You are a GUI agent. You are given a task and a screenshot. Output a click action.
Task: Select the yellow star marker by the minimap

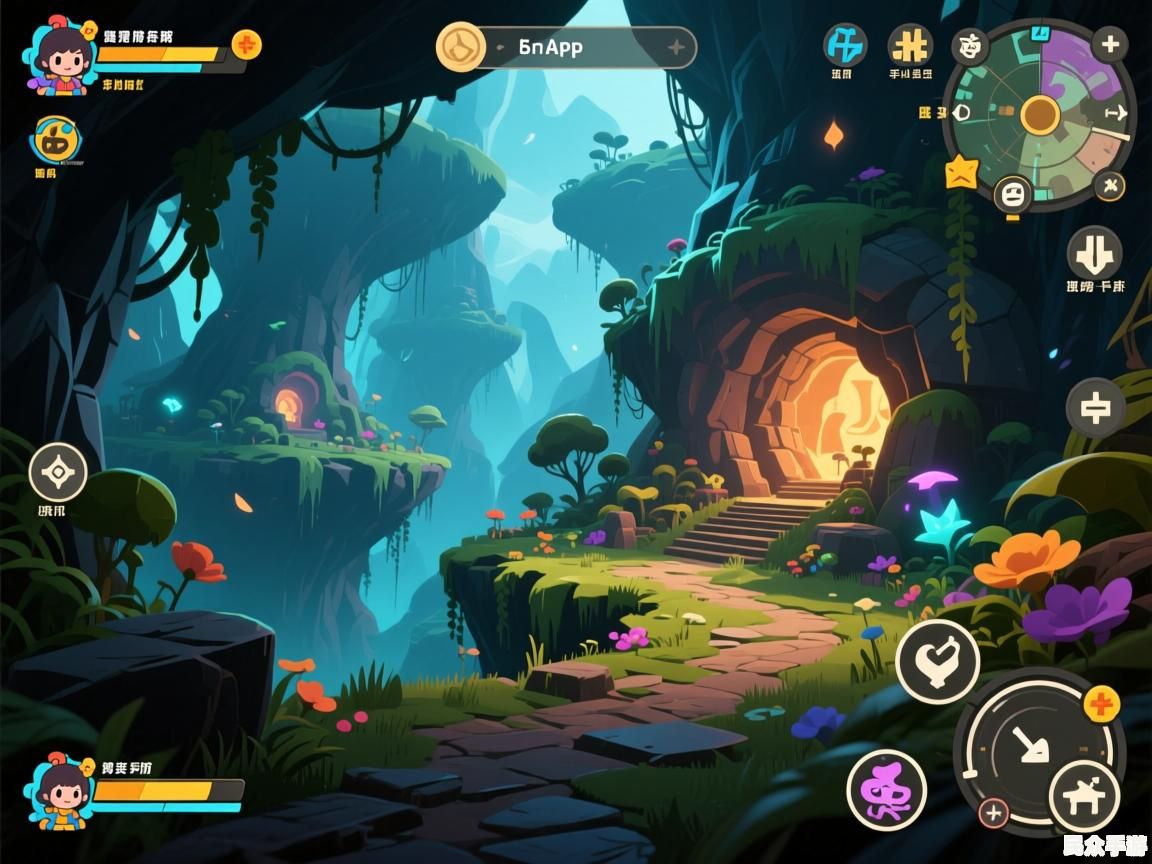[961, 172]
